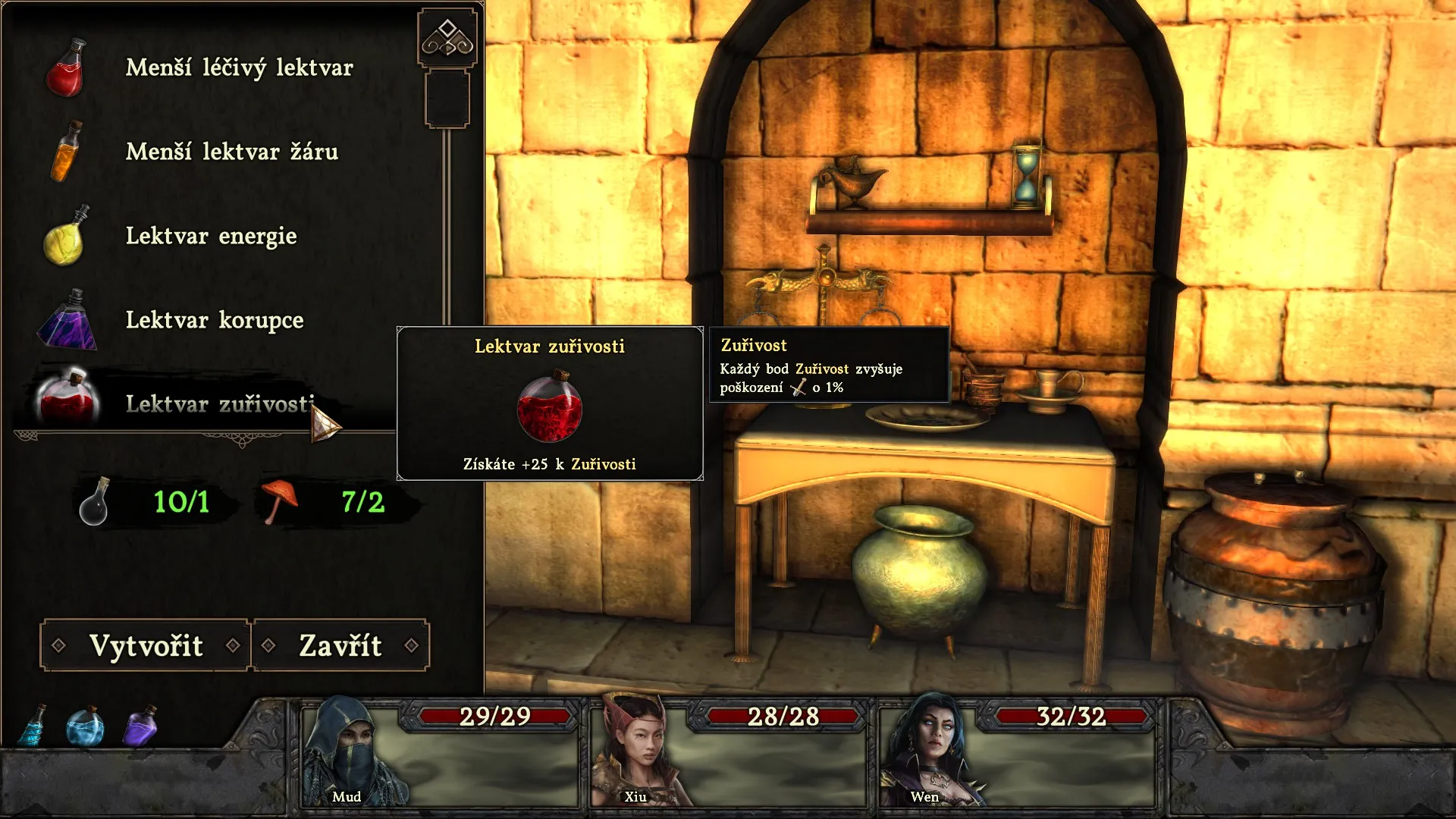Use the purple potion icon
Viewport: 1456px width, 819px height.
pyautogui.click(x=141, y=726)
